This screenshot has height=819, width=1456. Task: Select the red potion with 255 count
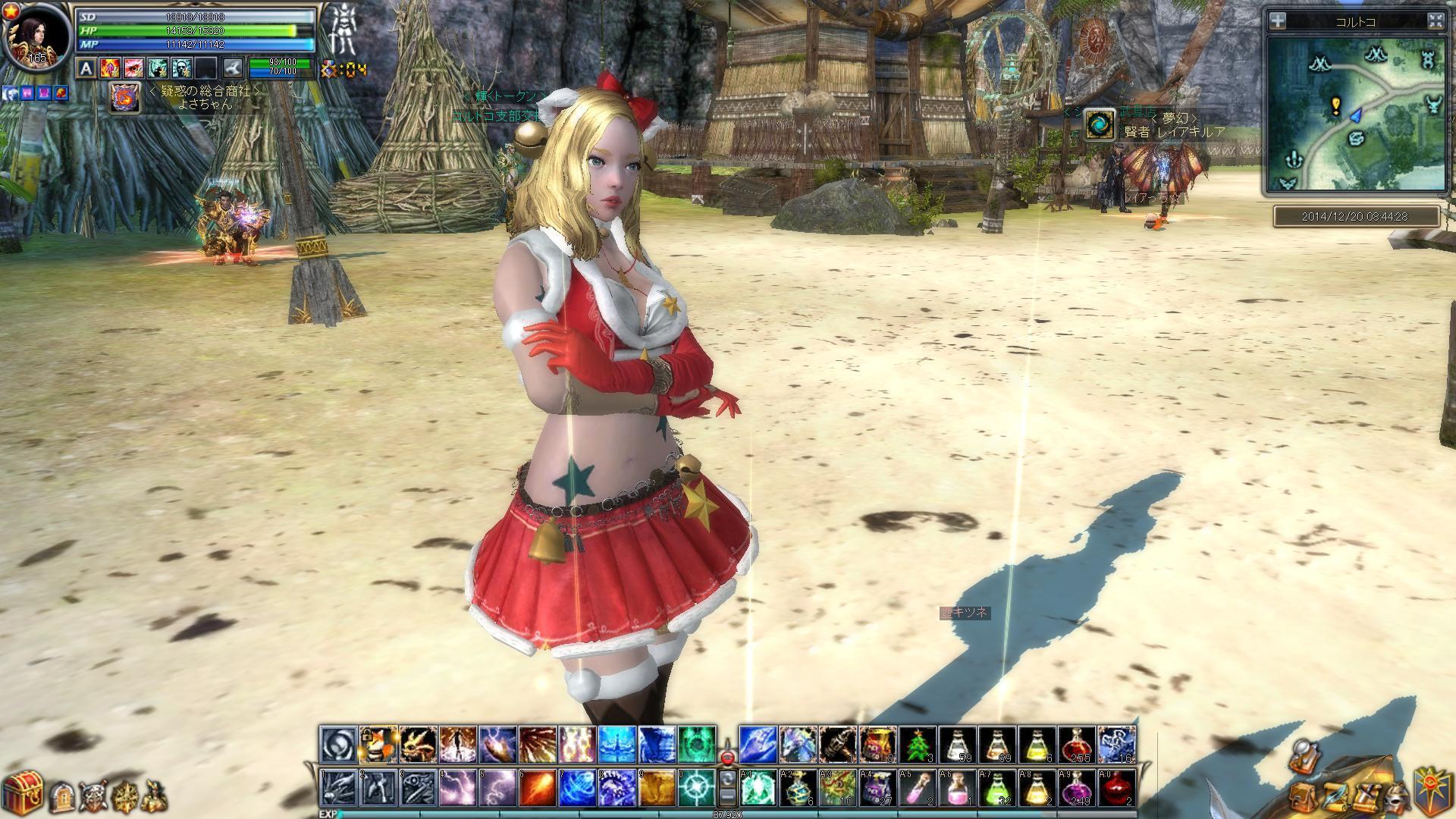point(1077,745)
